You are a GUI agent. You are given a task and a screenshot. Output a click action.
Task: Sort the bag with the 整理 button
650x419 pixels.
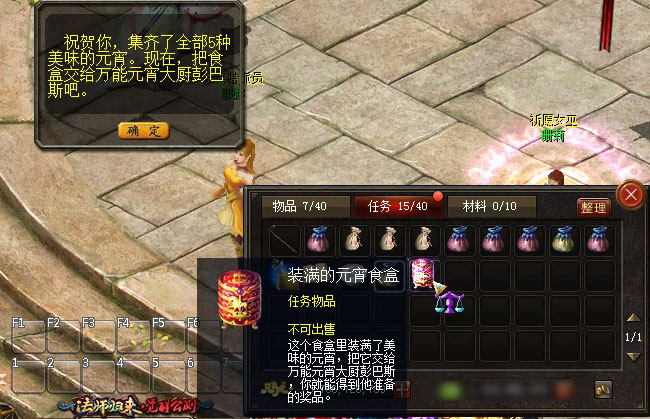pyautogui.click(x=593, y=207)
